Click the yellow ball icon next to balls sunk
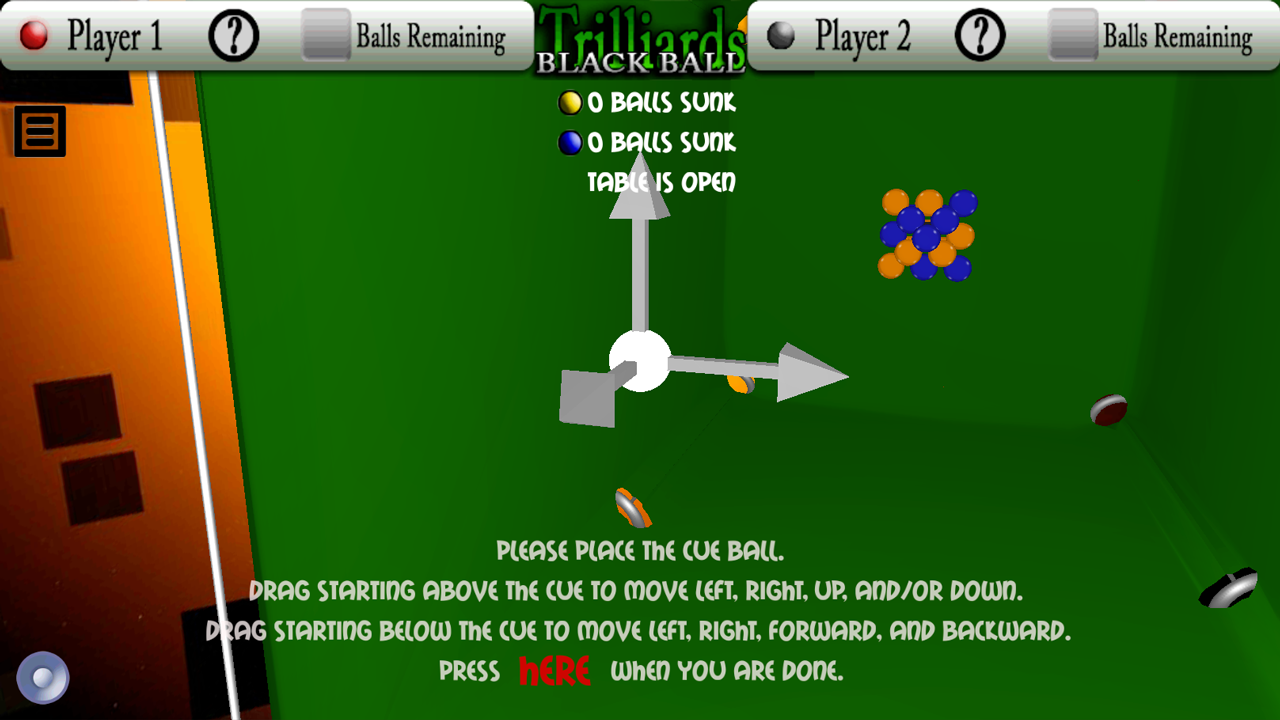 [570, 102]
